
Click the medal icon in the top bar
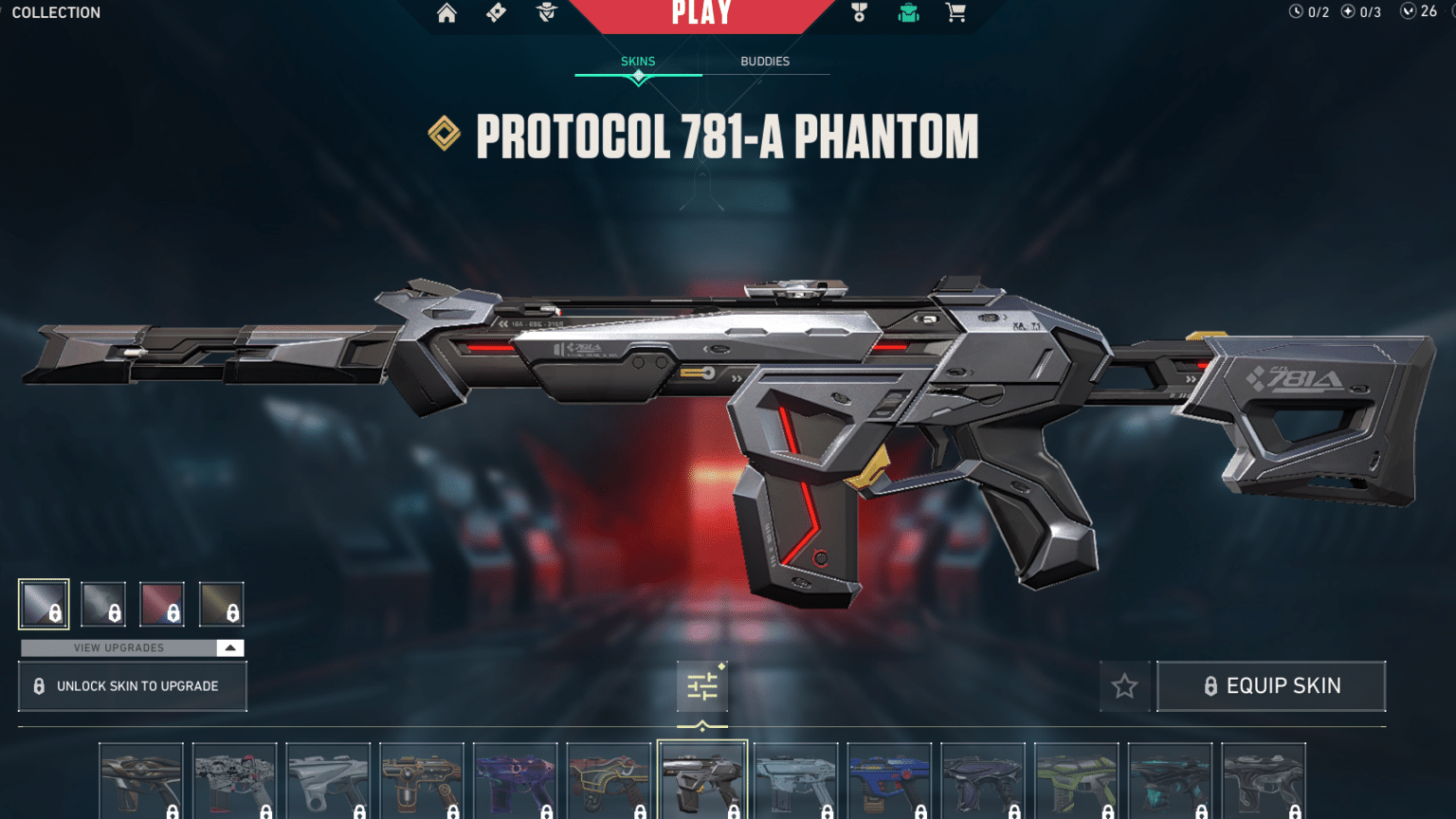859,13
